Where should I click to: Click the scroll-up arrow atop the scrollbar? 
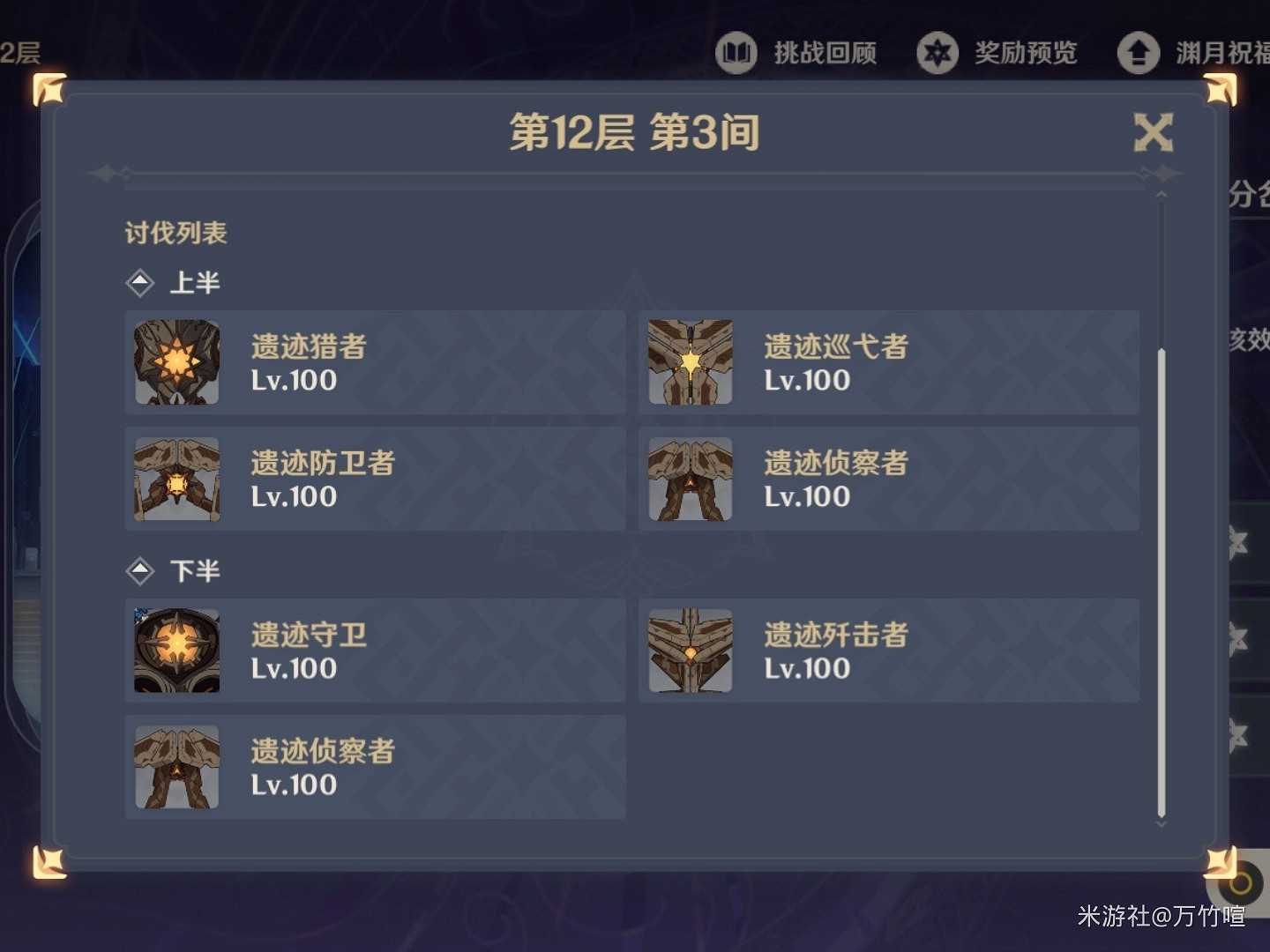[x=1160, y=195]
